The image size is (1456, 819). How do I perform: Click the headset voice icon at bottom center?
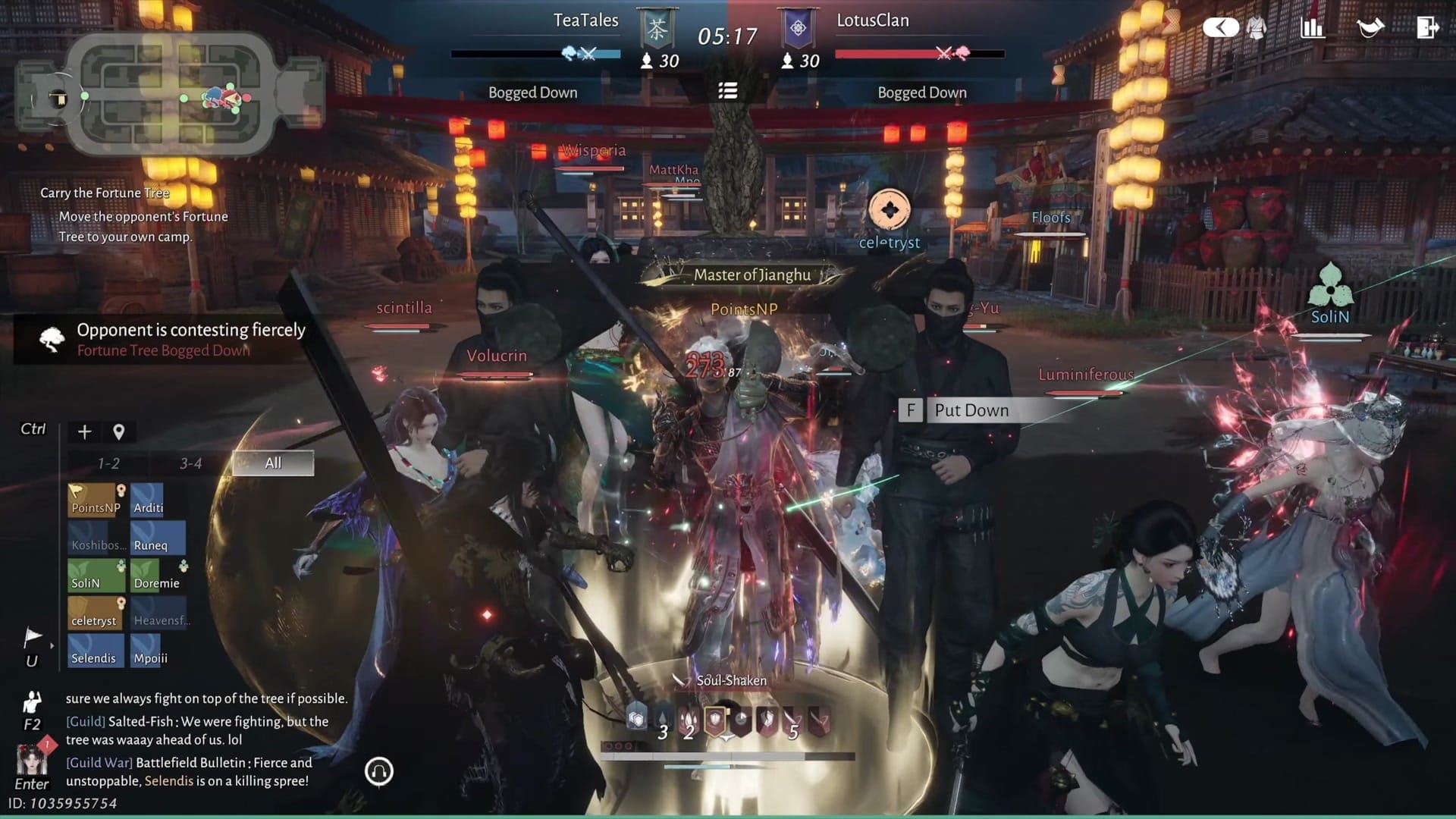click(379, 770)
